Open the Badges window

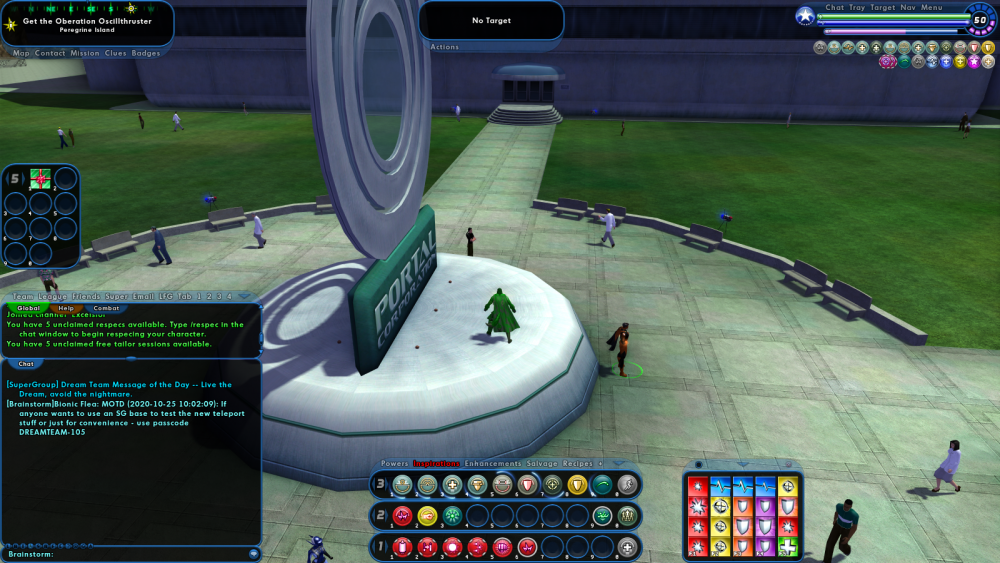tap(146, 53)
